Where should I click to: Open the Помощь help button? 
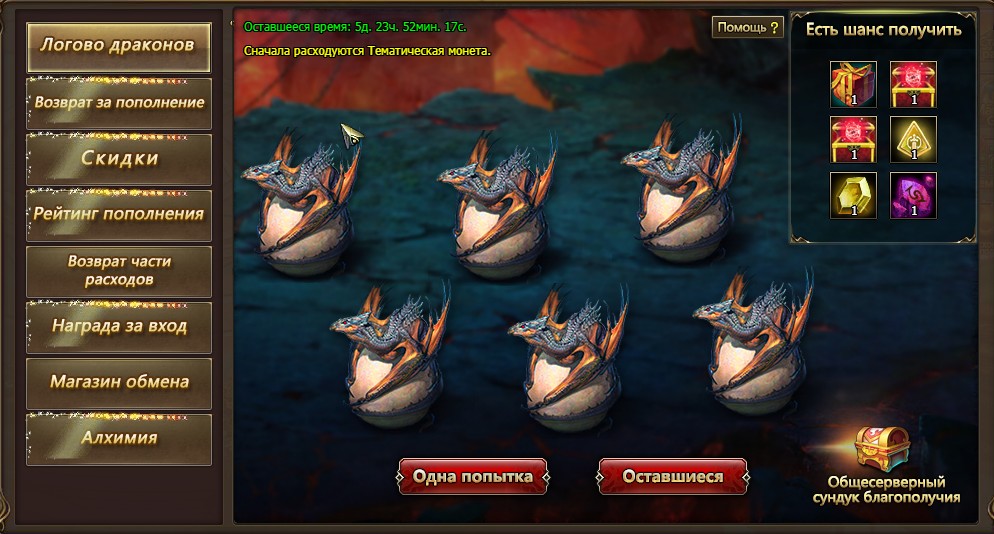pyautogui.click(x=746, y=28)
